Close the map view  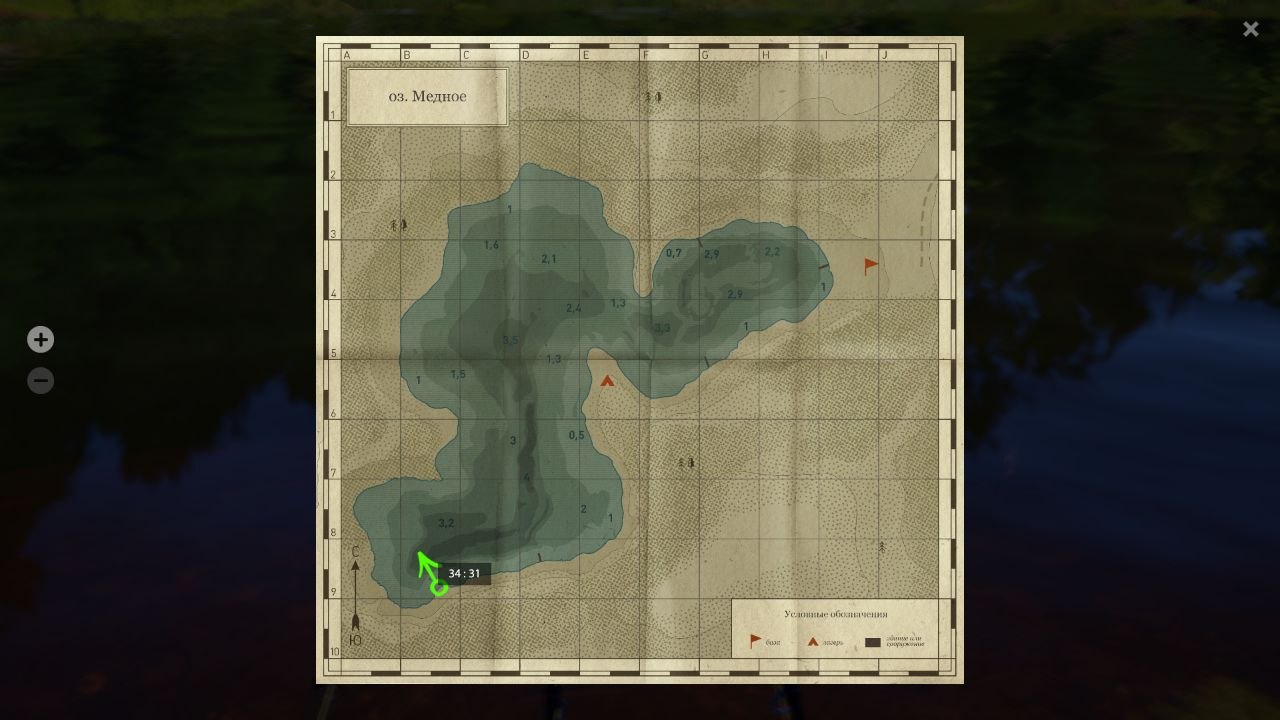pos(1250,29)
